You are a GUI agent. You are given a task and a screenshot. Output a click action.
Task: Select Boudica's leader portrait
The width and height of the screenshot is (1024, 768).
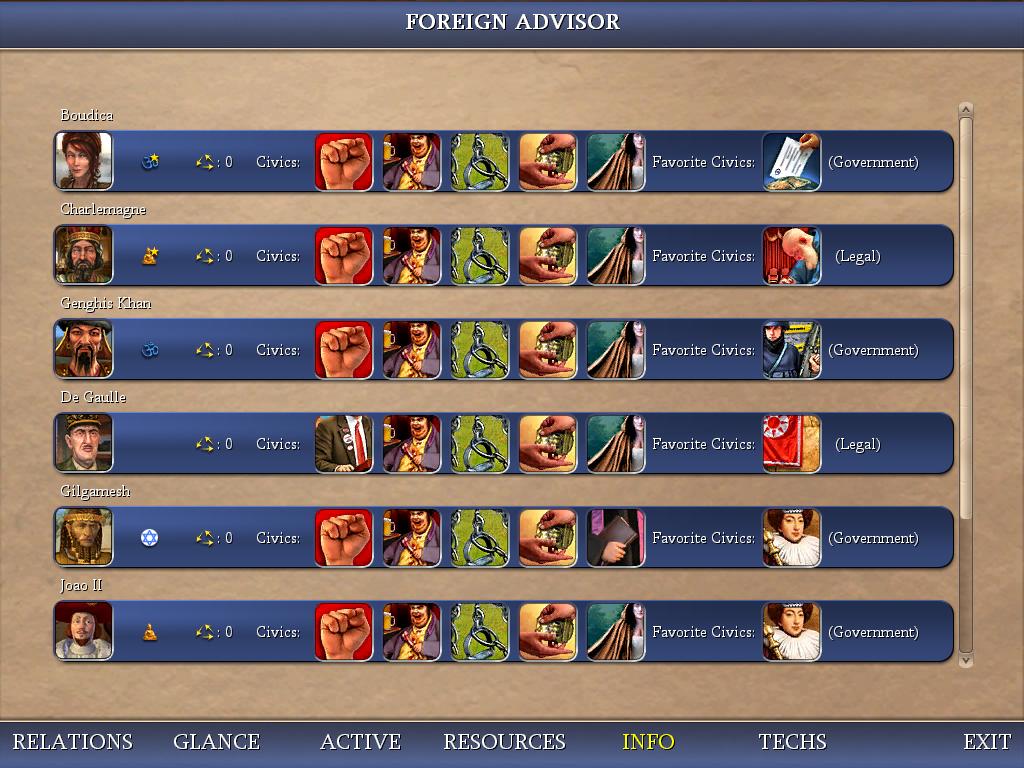coord(84,161)
